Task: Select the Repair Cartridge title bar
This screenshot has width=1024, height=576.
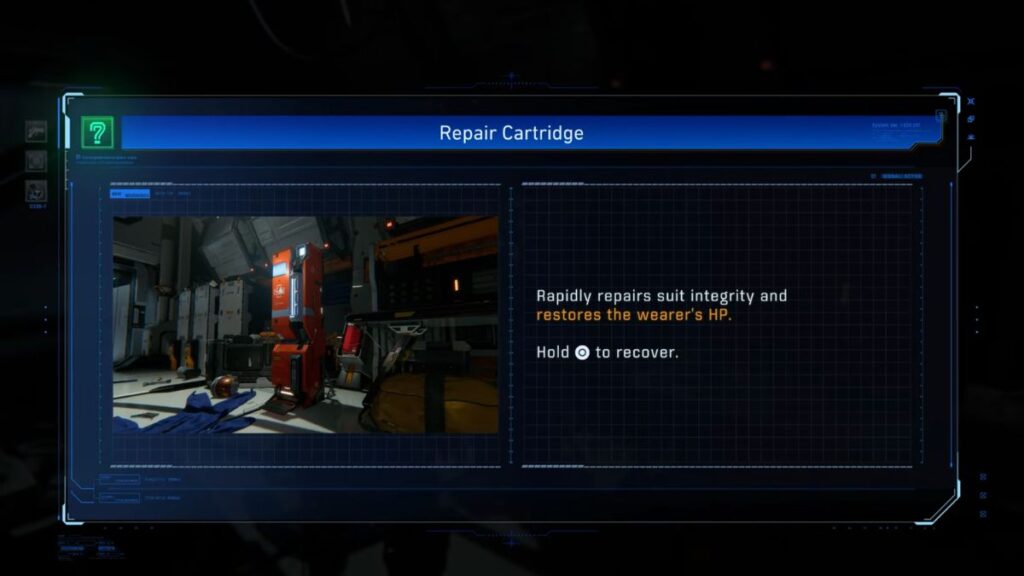Action: [x=511, y=133]
